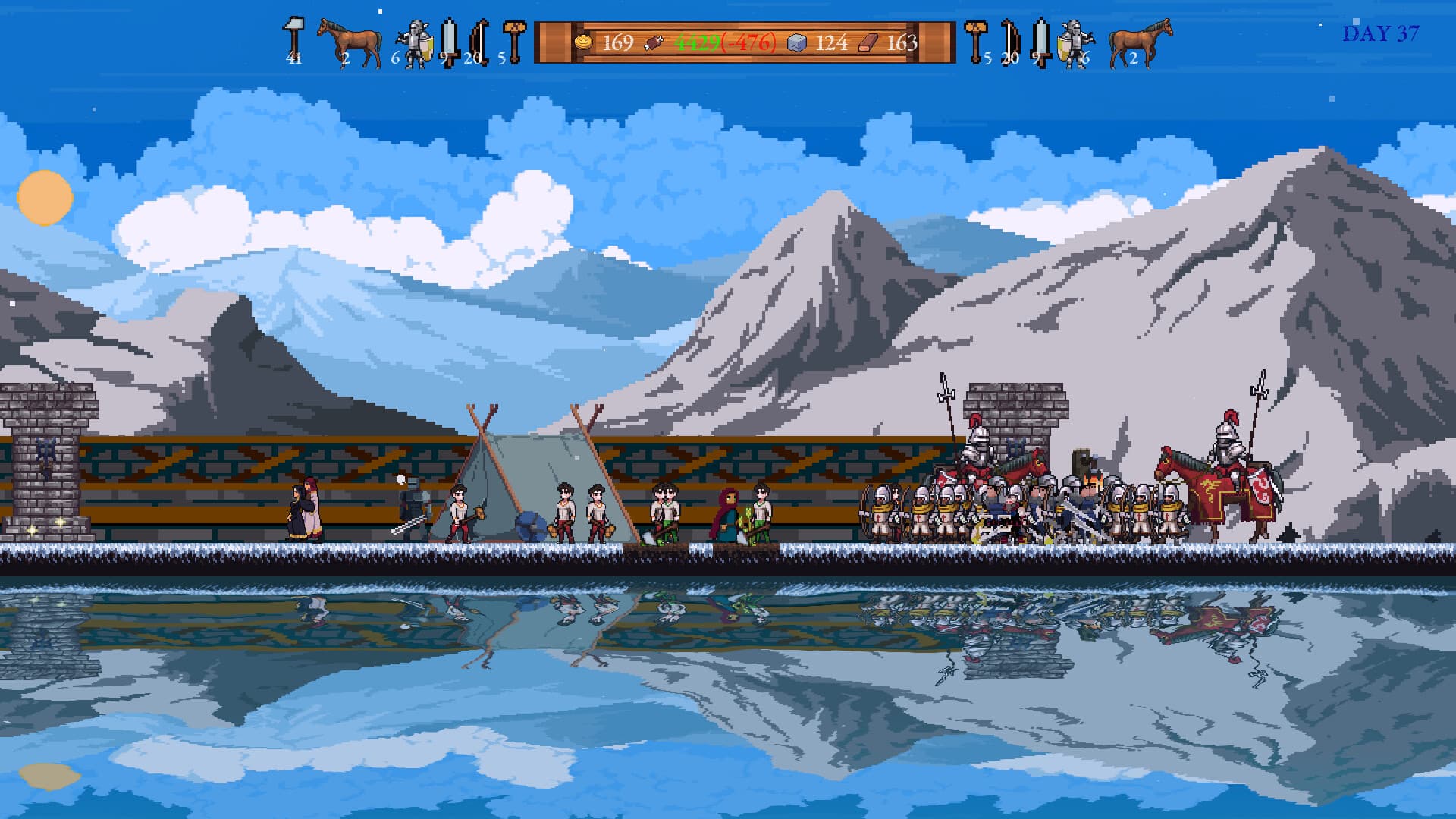Click the right army's knight icon

pyautogui.click(x=1076, y=42)
